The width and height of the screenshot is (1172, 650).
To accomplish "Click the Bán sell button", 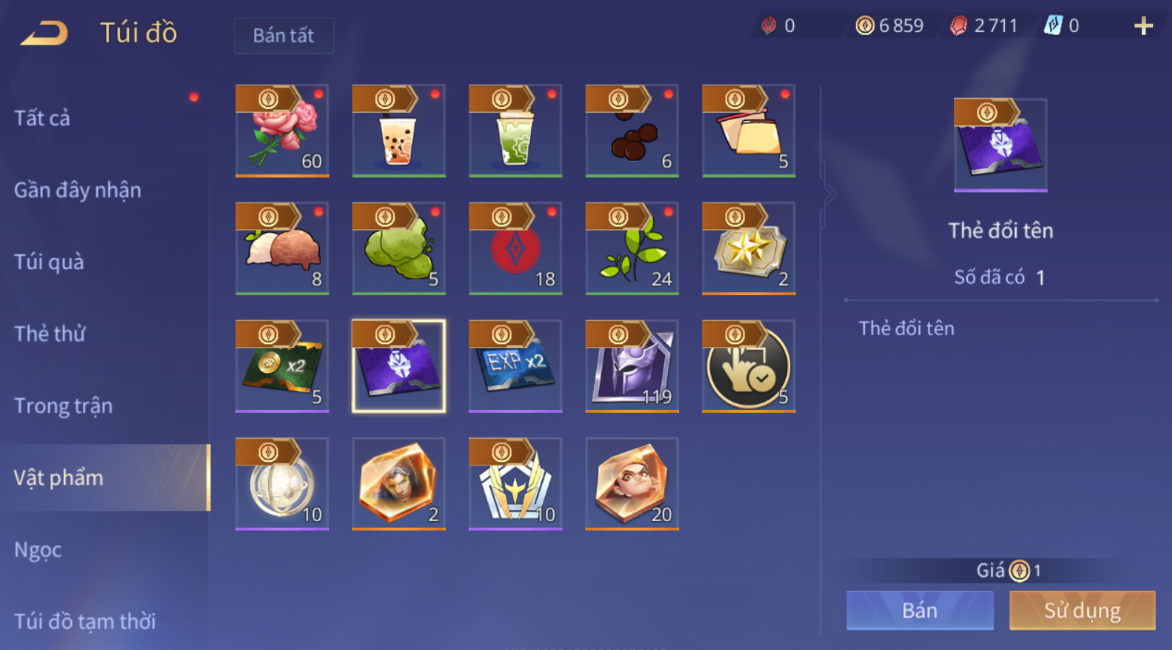I will pos(919,610).
